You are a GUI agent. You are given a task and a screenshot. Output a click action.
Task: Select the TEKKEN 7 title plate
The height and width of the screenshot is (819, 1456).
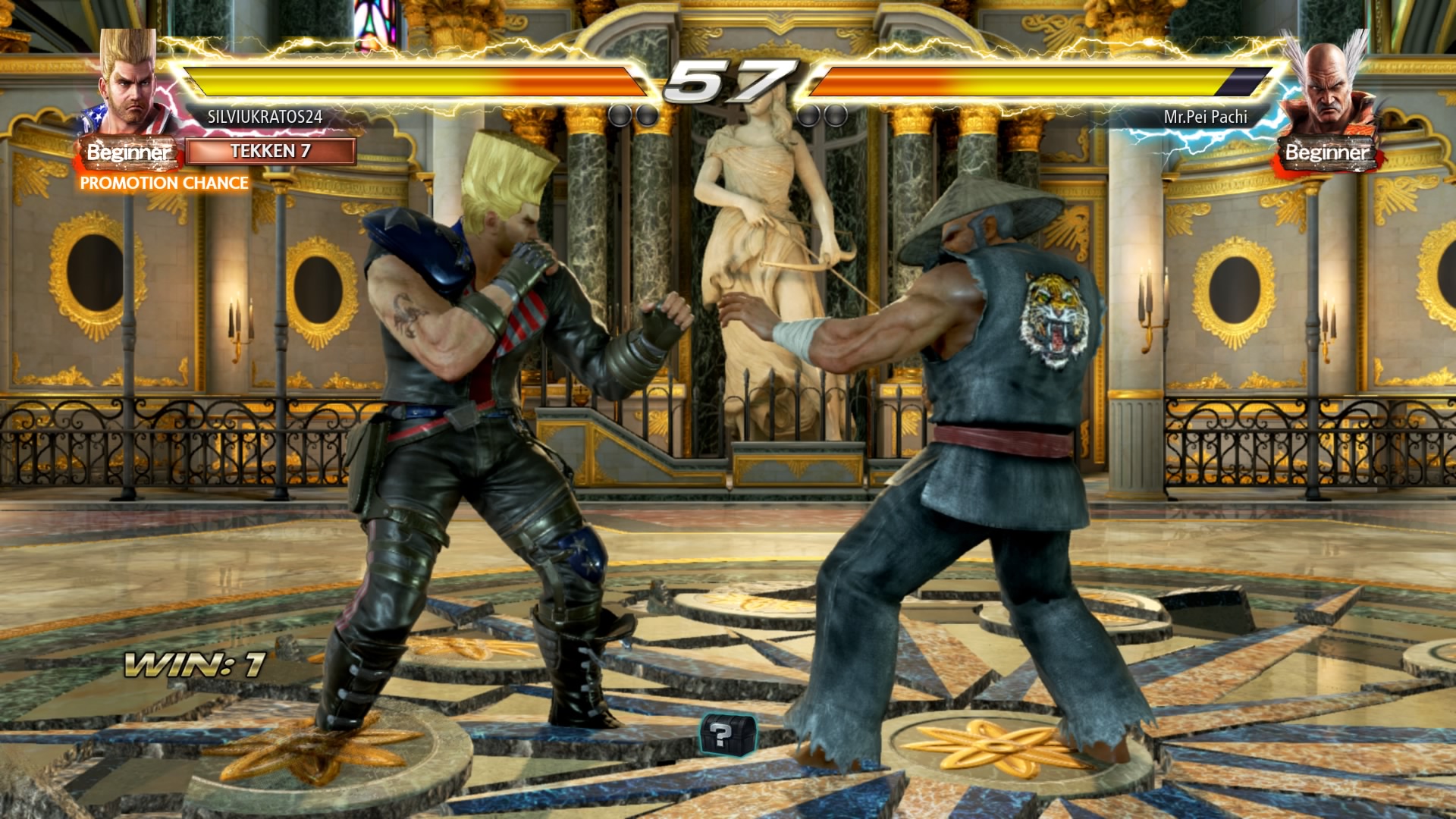271,151
